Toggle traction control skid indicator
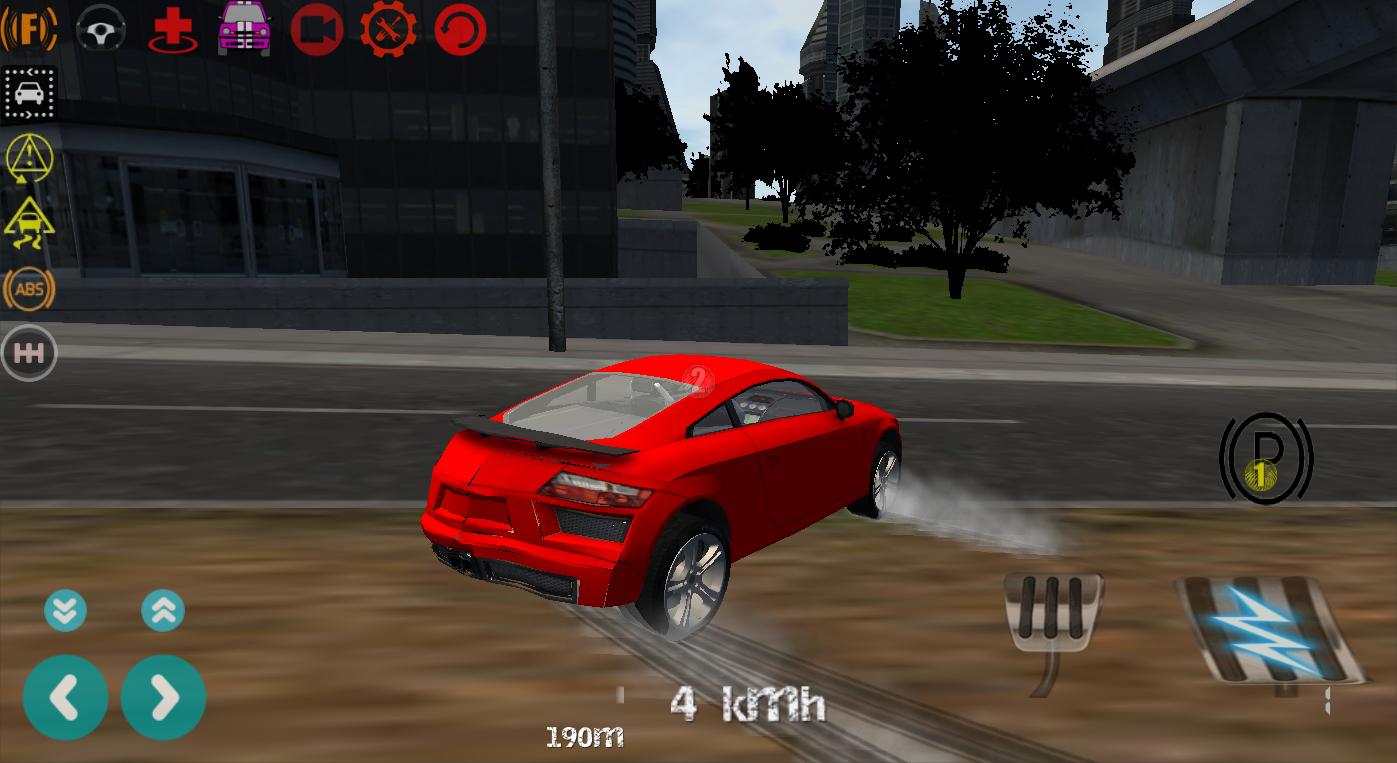 [x=29, y=224]
